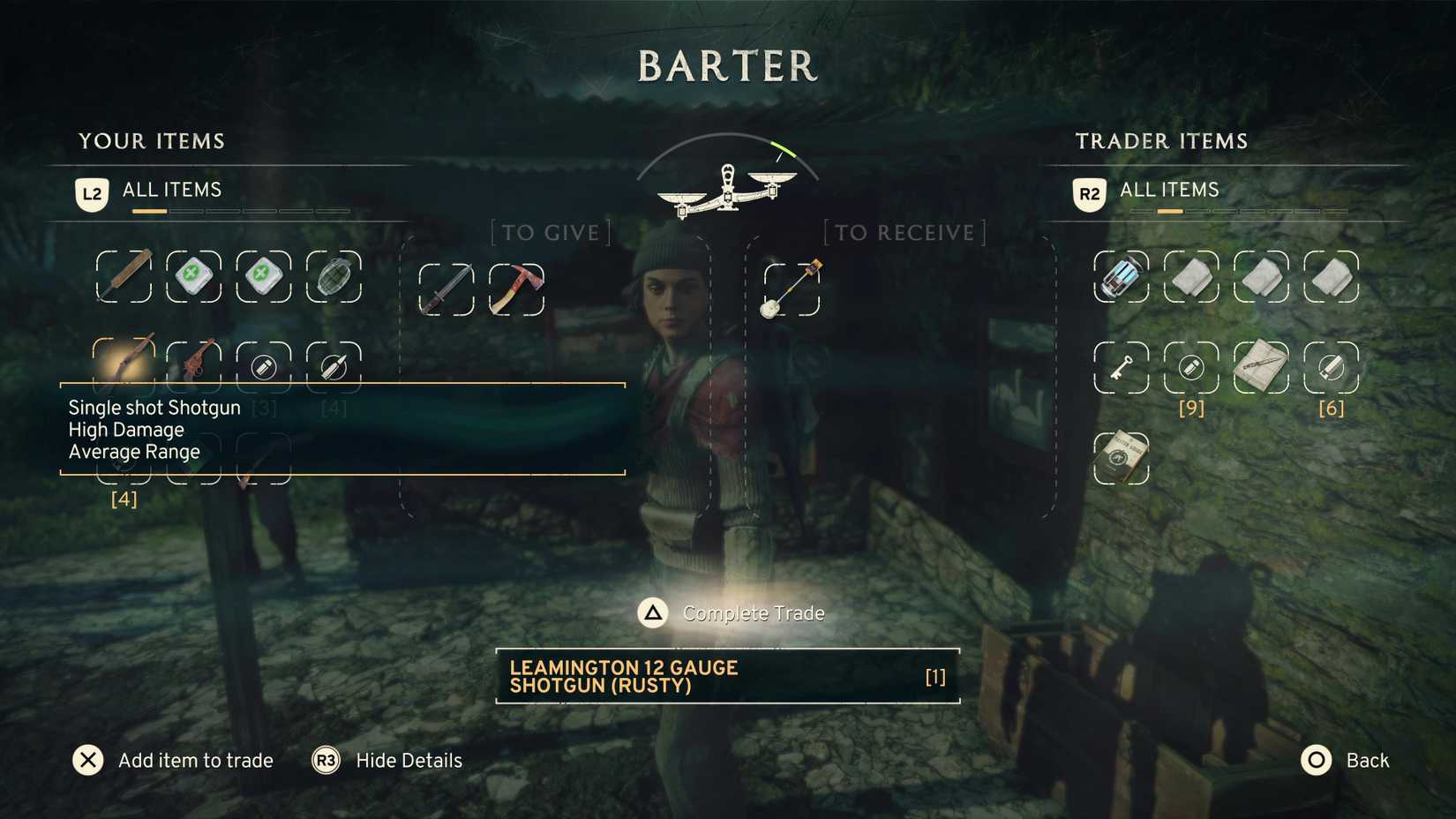
Task: Select the grenade in your items
Action: click(x=333, y=276)
